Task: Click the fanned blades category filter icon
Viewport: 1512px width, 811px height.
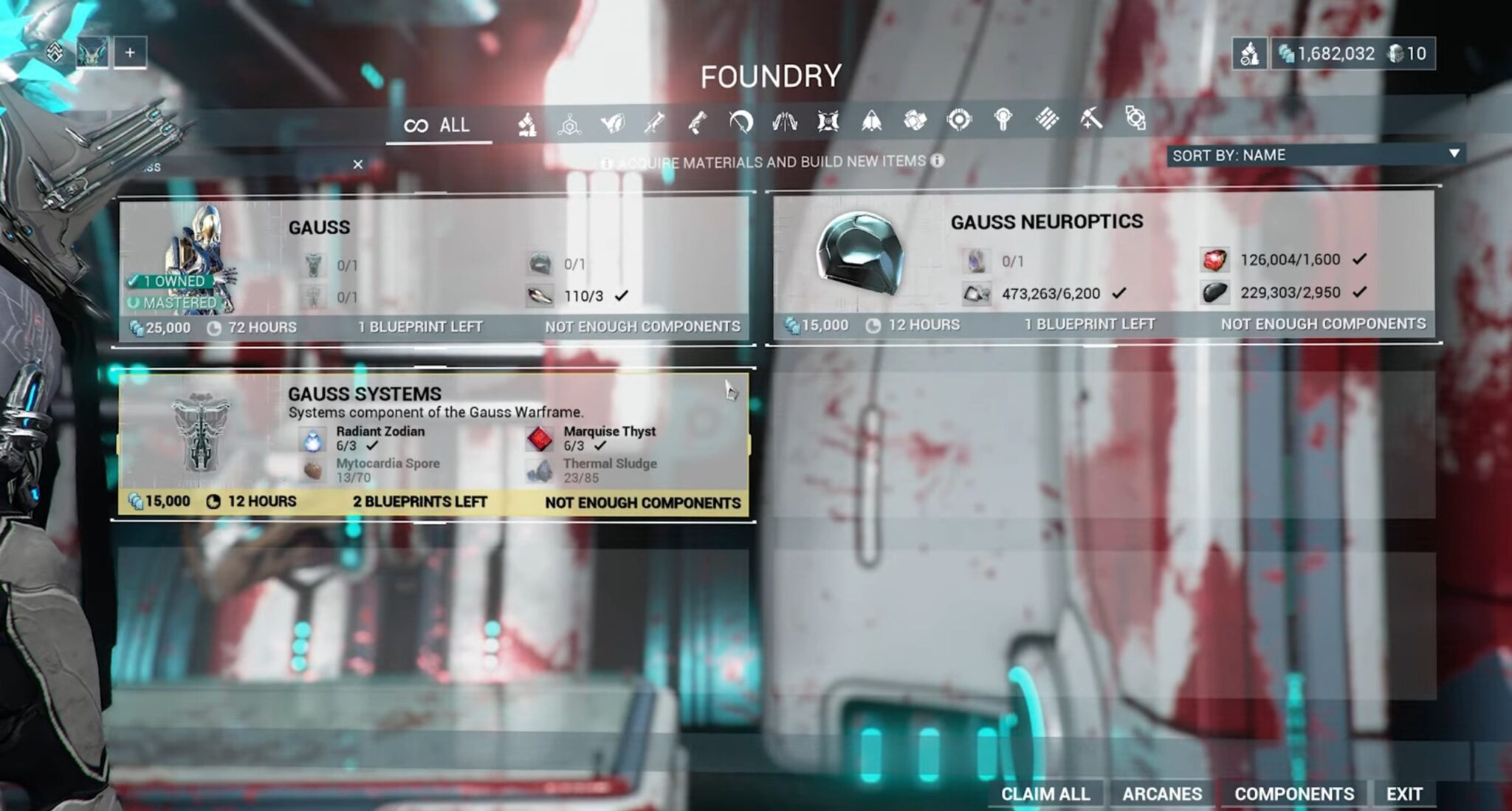Action: pos(784,124)
